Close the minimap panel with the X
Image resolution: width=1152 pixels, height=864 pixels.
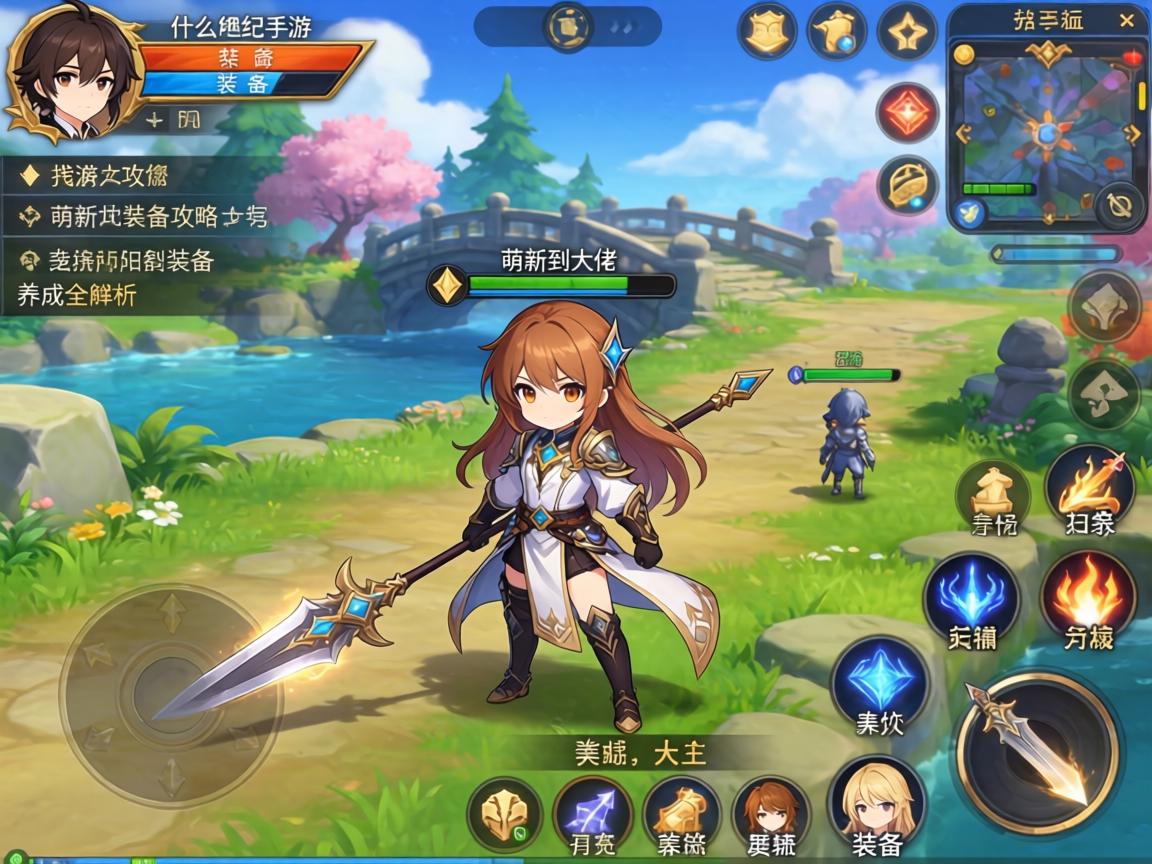(x=1127, y=20)
